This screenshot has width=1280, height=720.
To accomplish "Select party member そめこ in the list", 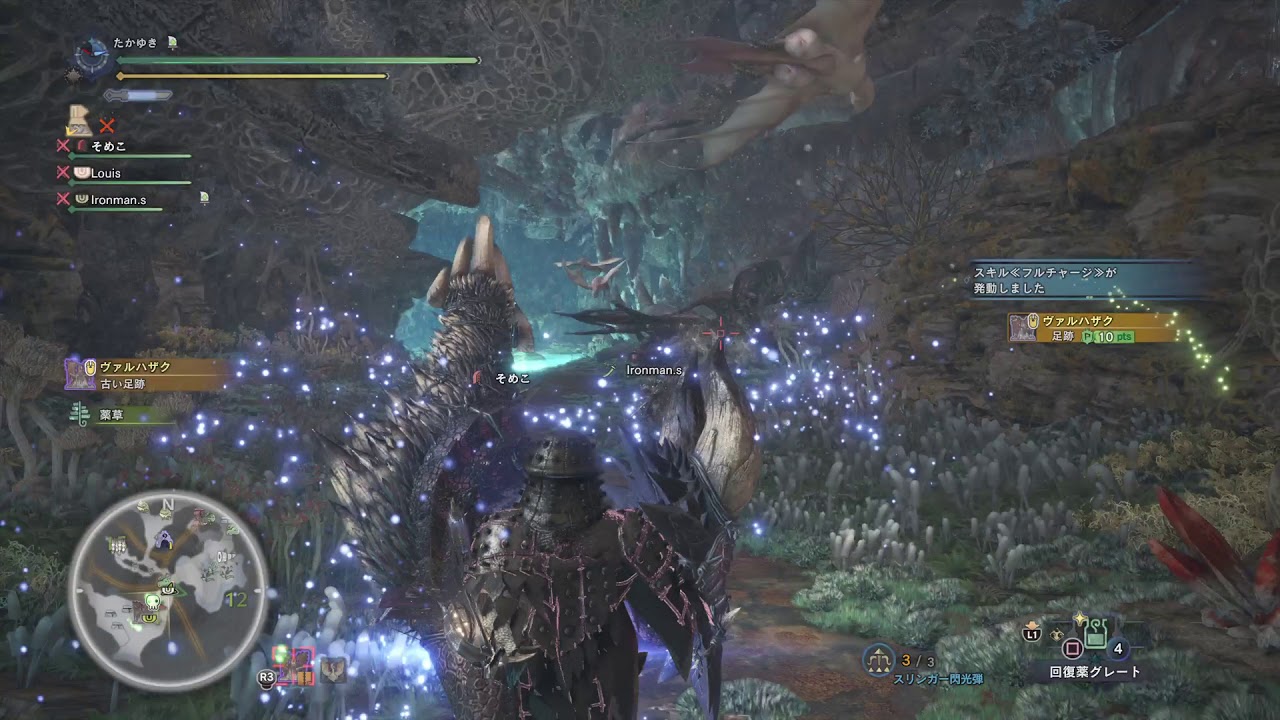I will point(108,146).
